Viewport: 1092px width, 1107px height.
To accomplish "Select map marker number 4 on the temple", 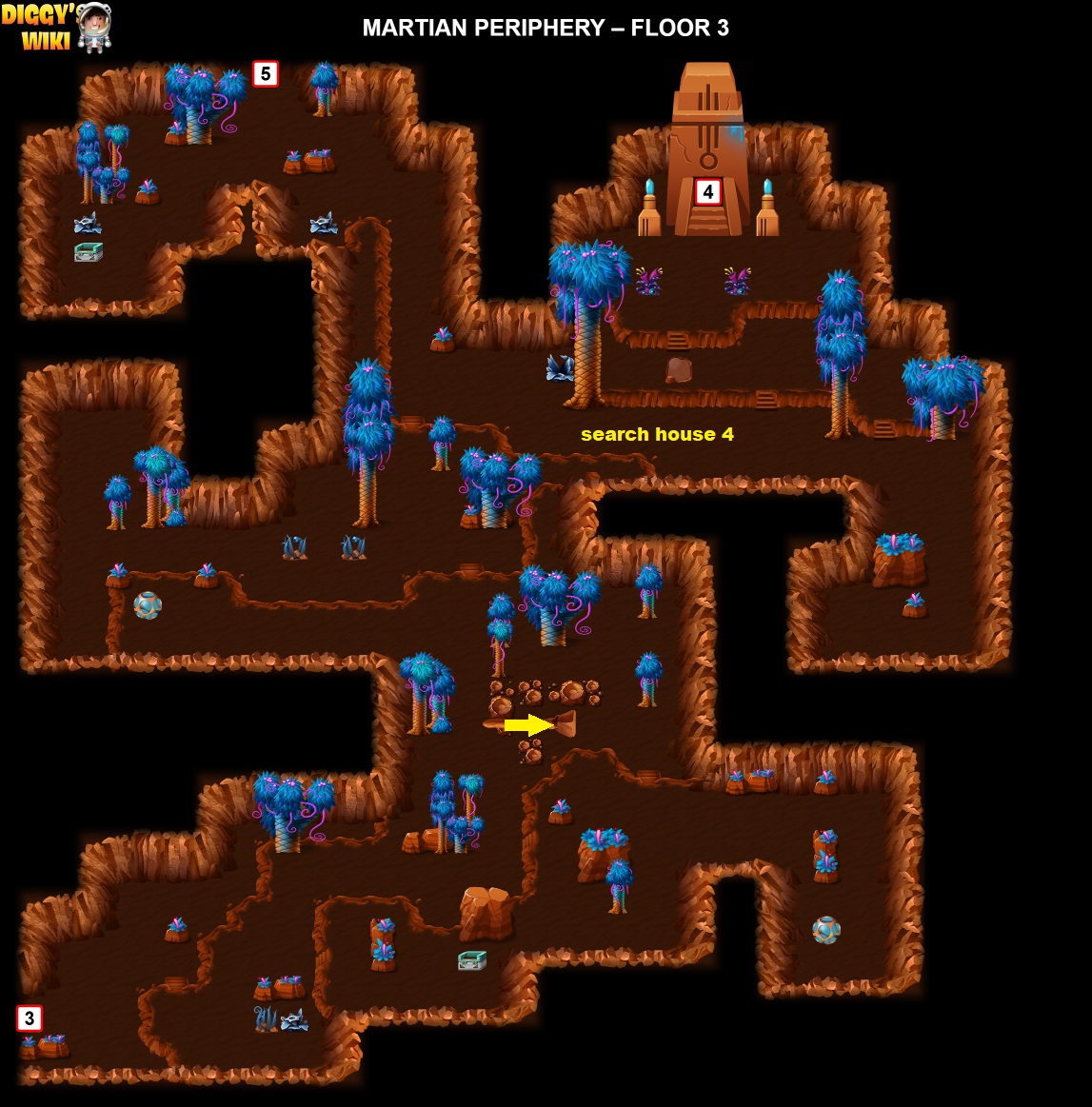I will [x=707, y=192].
